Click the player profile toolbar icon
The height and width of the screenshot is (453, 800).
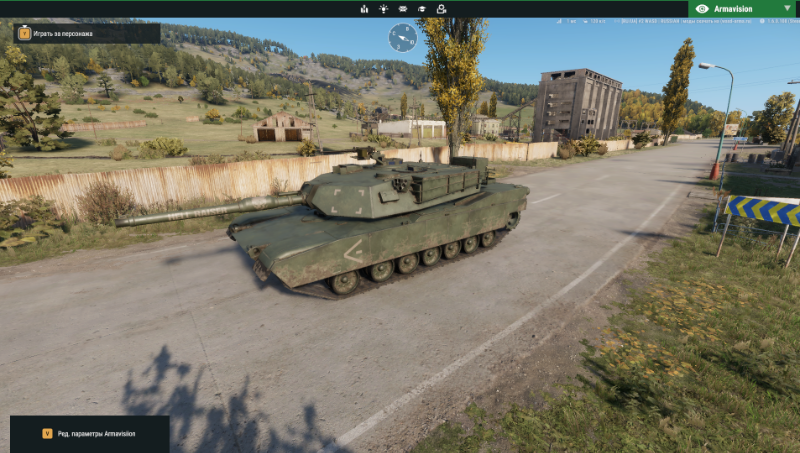pyautogui.click(x=441, y=9)
